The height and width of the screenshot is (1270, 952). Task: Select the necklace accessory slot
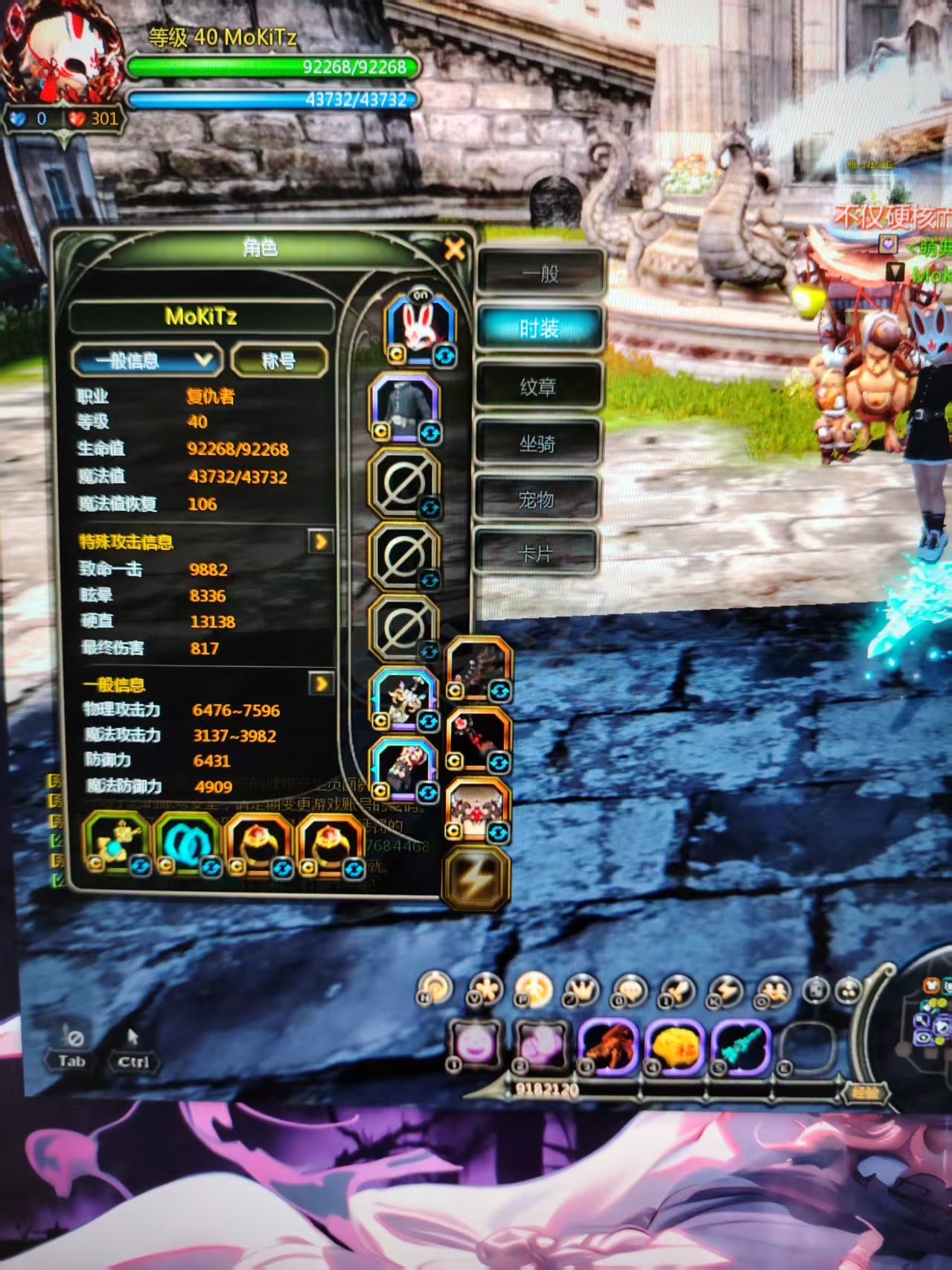(x=116, y=843)
